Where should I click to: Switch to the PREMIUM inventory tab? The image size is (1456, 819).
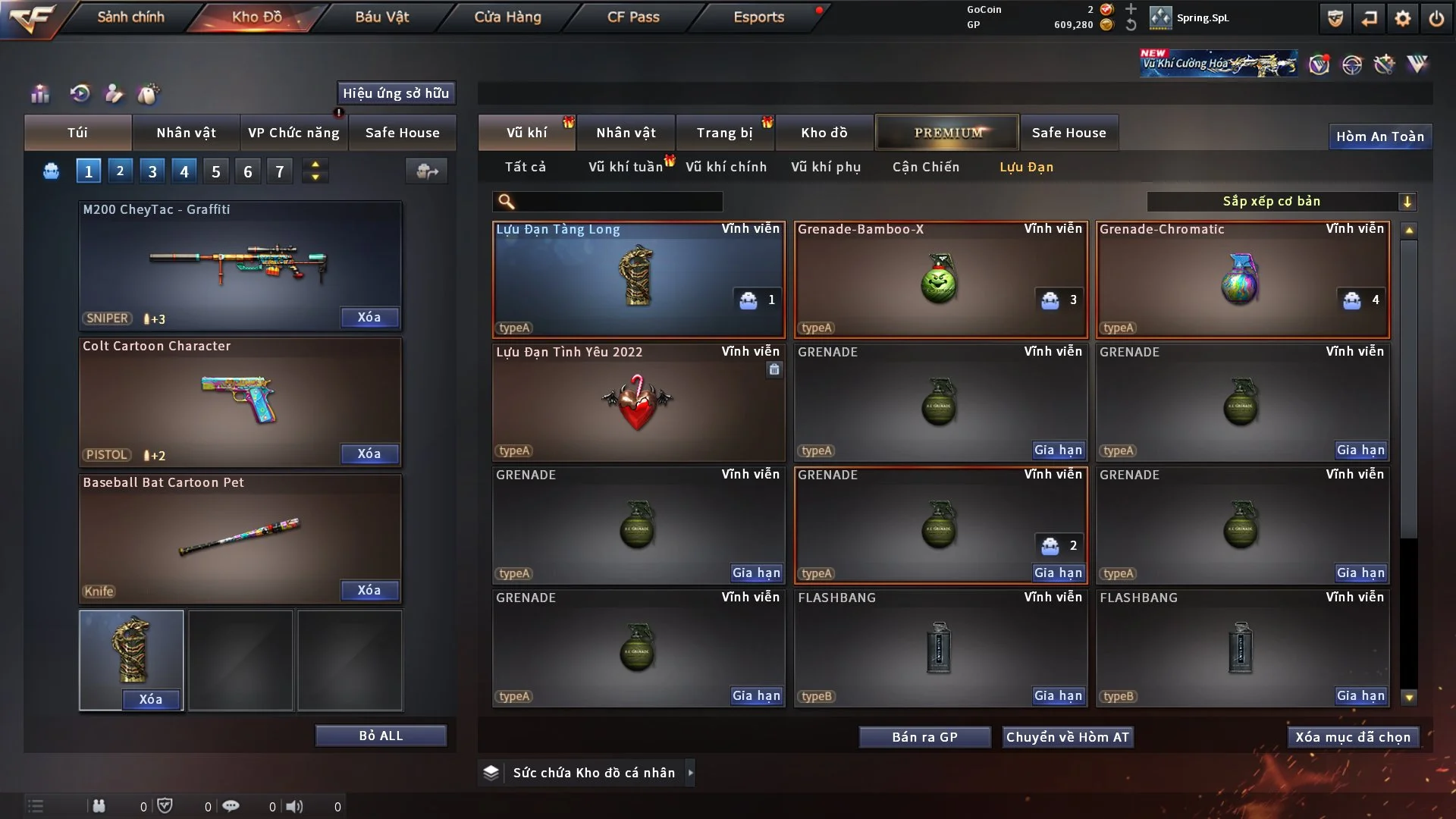click(948, 133)
